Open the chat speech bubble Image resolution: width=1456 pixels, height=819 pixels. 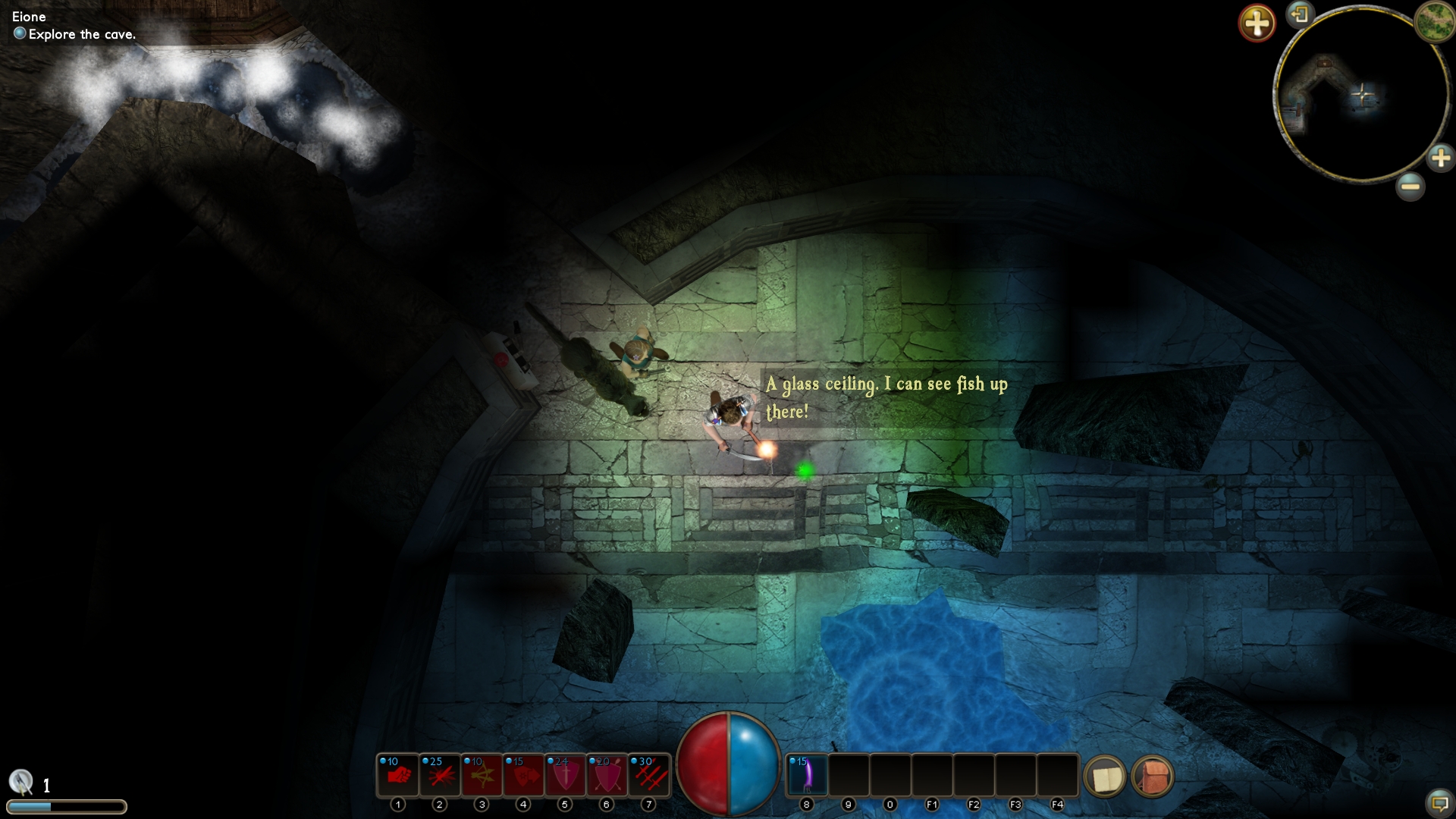point(1439,802)
